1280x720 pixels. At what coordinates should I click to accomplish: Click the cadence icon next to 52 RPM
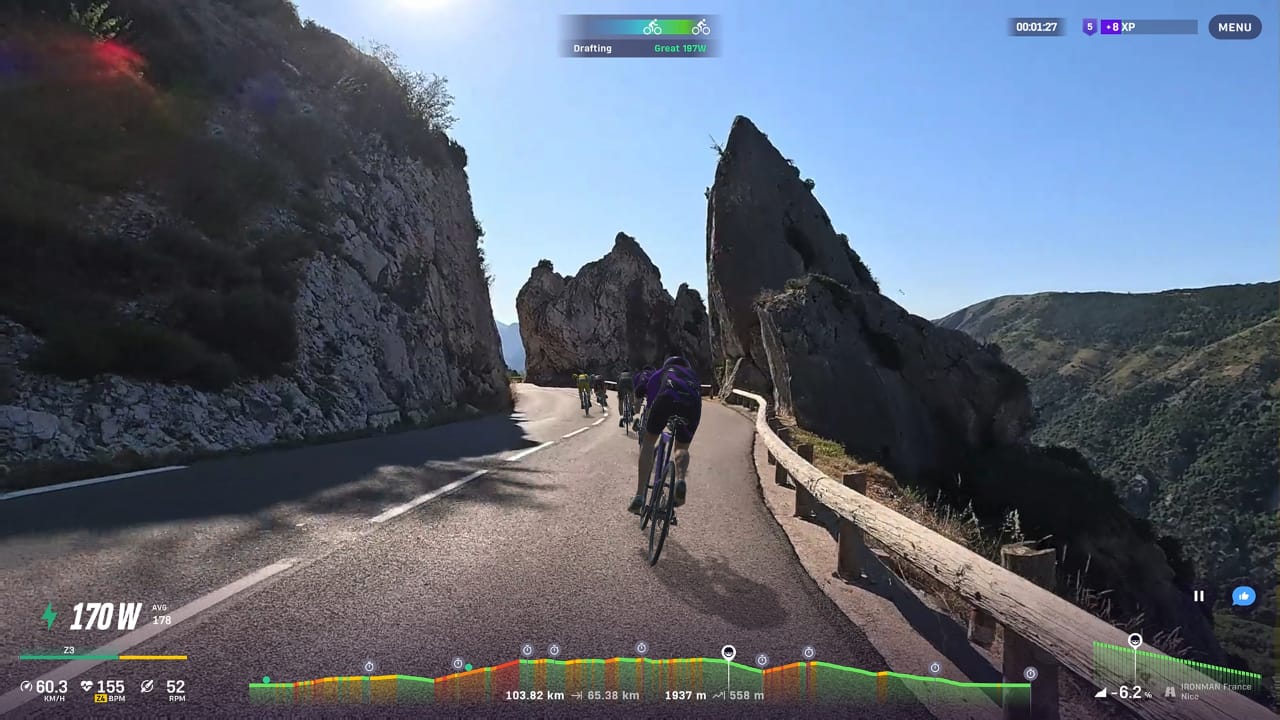pos(148,686)
